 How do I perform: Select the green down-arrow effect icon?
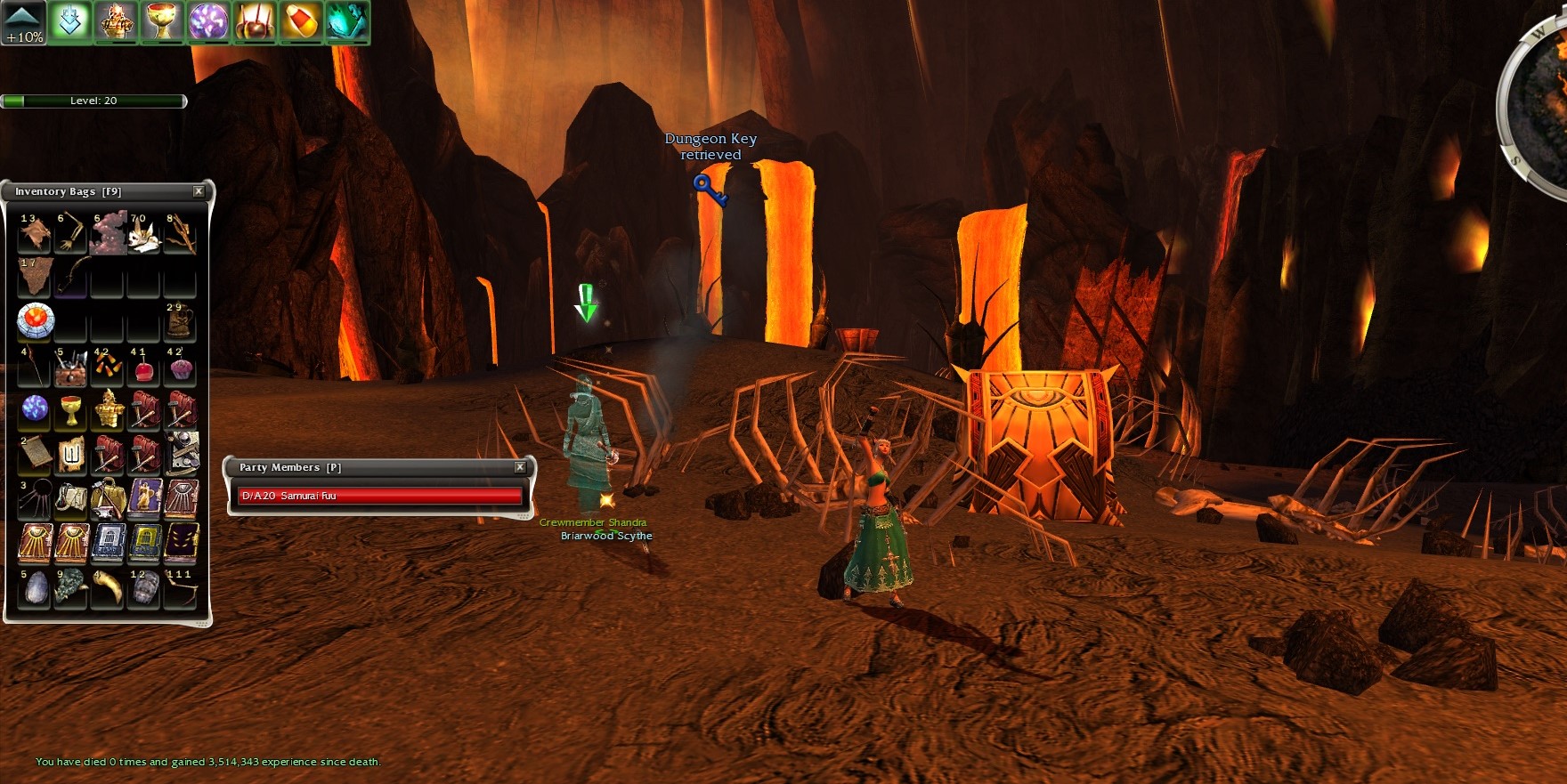click(70, 22)
